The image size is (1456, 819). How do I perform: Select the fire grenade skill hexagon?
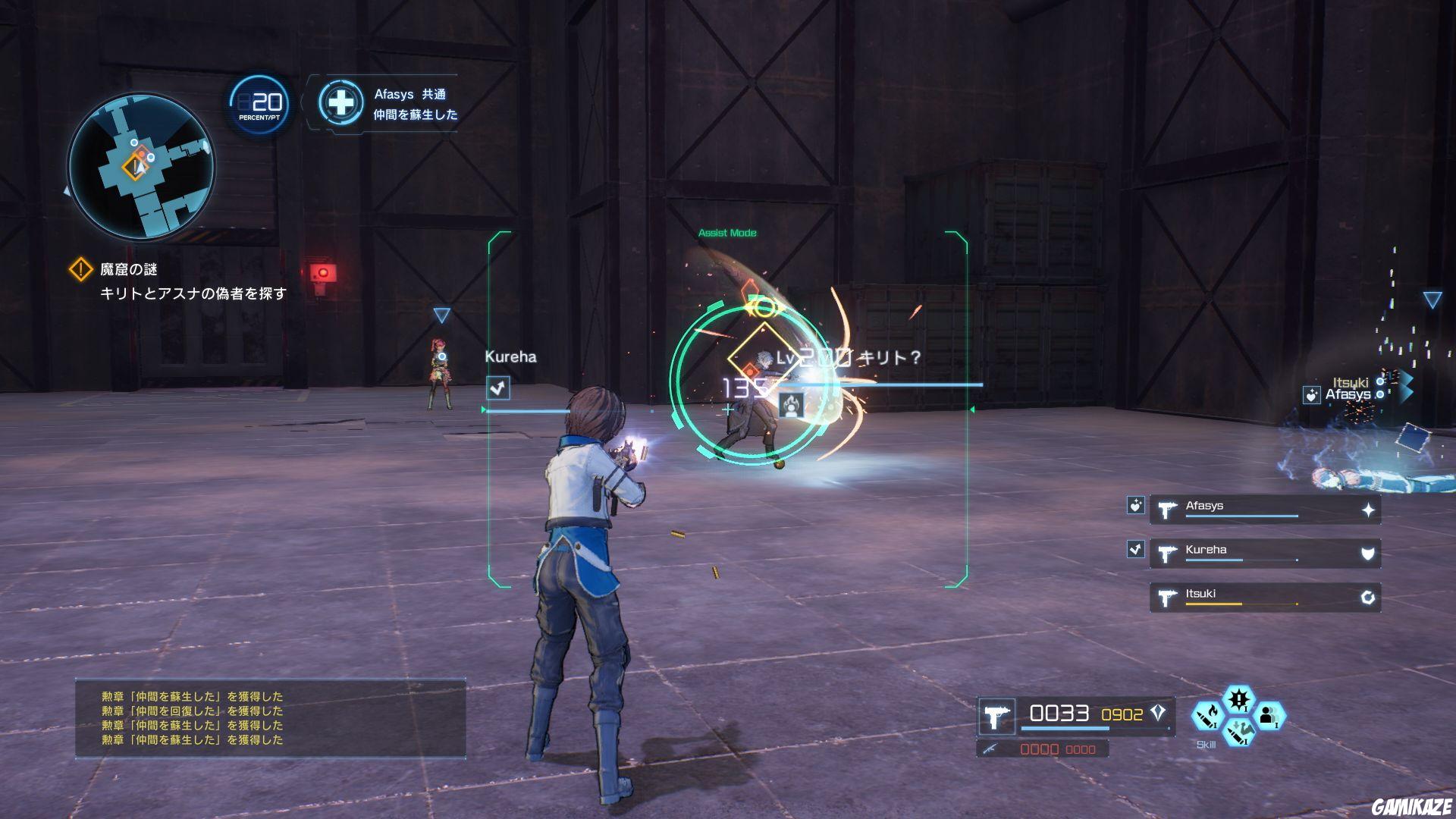coord(1208,715)
